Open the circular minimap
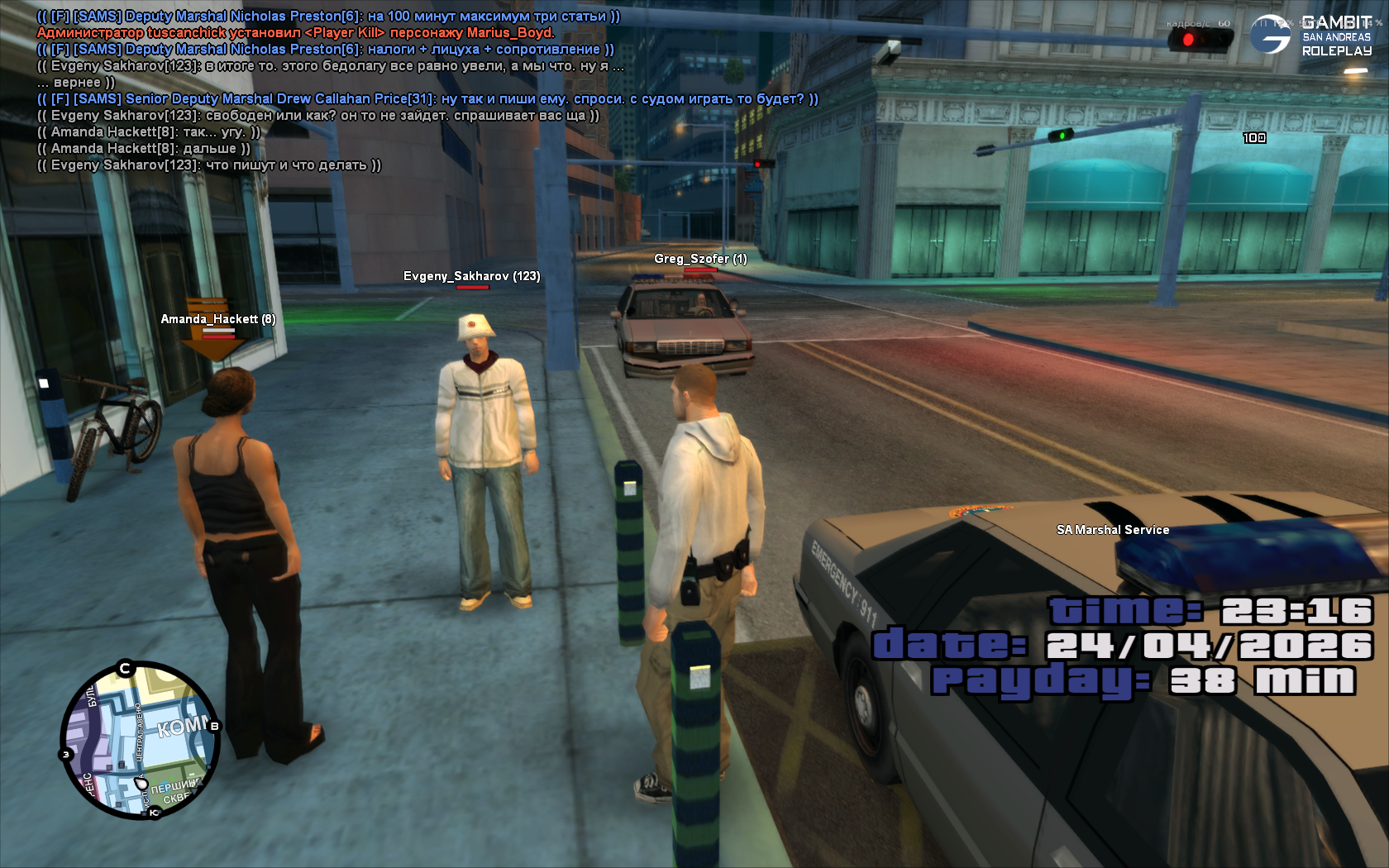Viewport: 1389px width, 868px height. (x=140, y=740)
